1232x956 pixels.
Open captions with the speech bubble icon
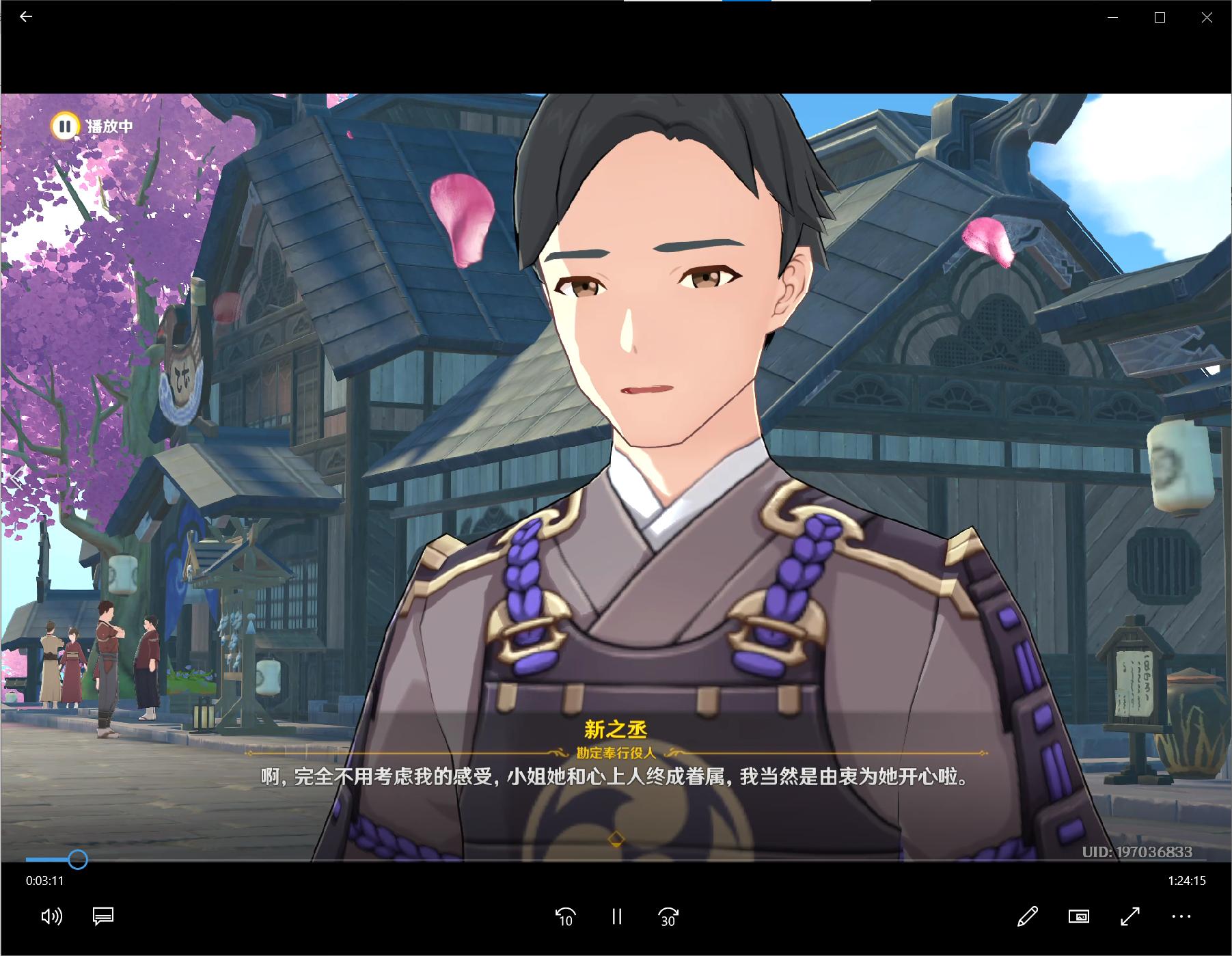click(103, 916)
